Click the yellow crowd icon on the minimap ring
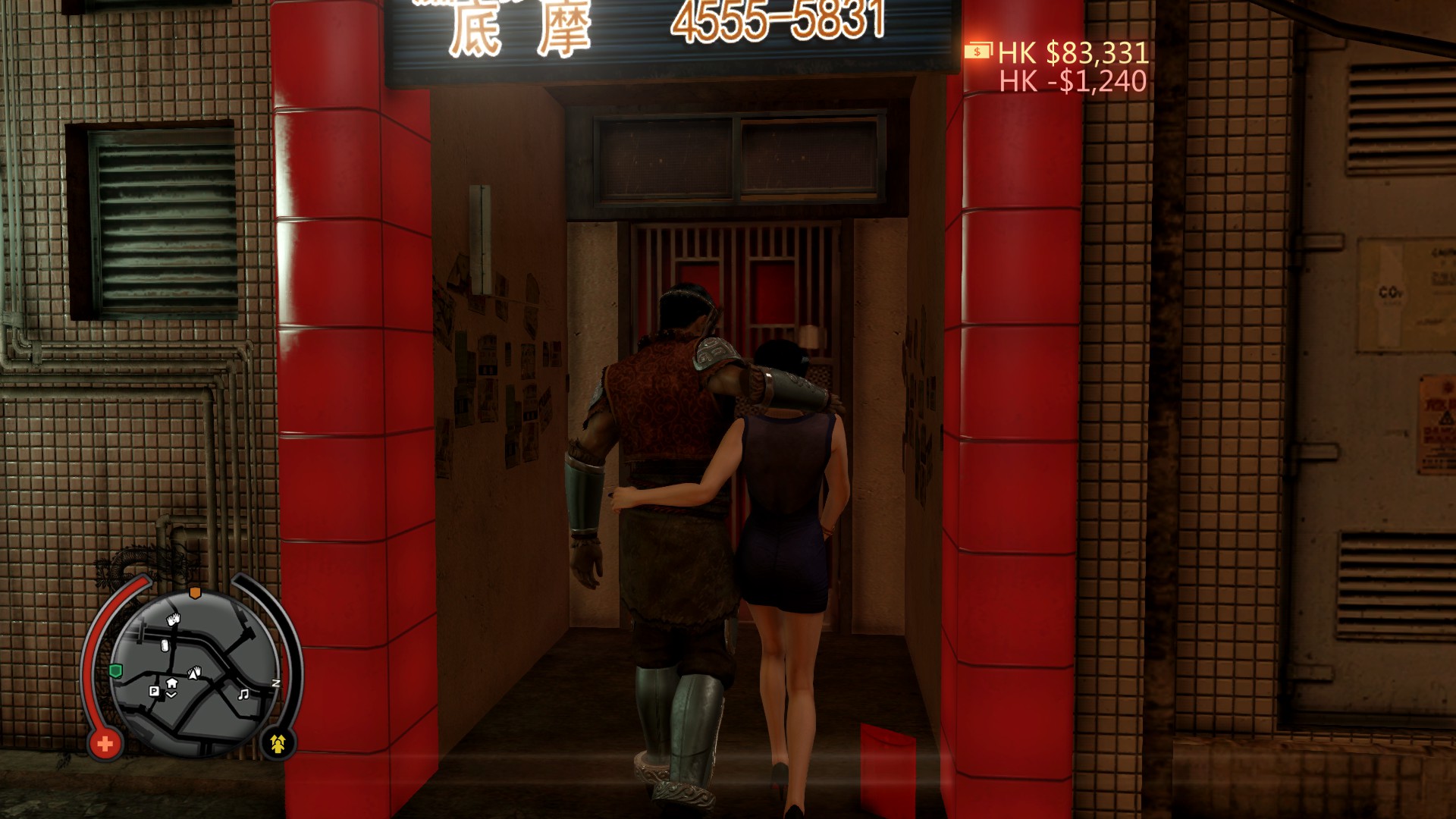The image size is (1456, 819). [x=279, y=743]
